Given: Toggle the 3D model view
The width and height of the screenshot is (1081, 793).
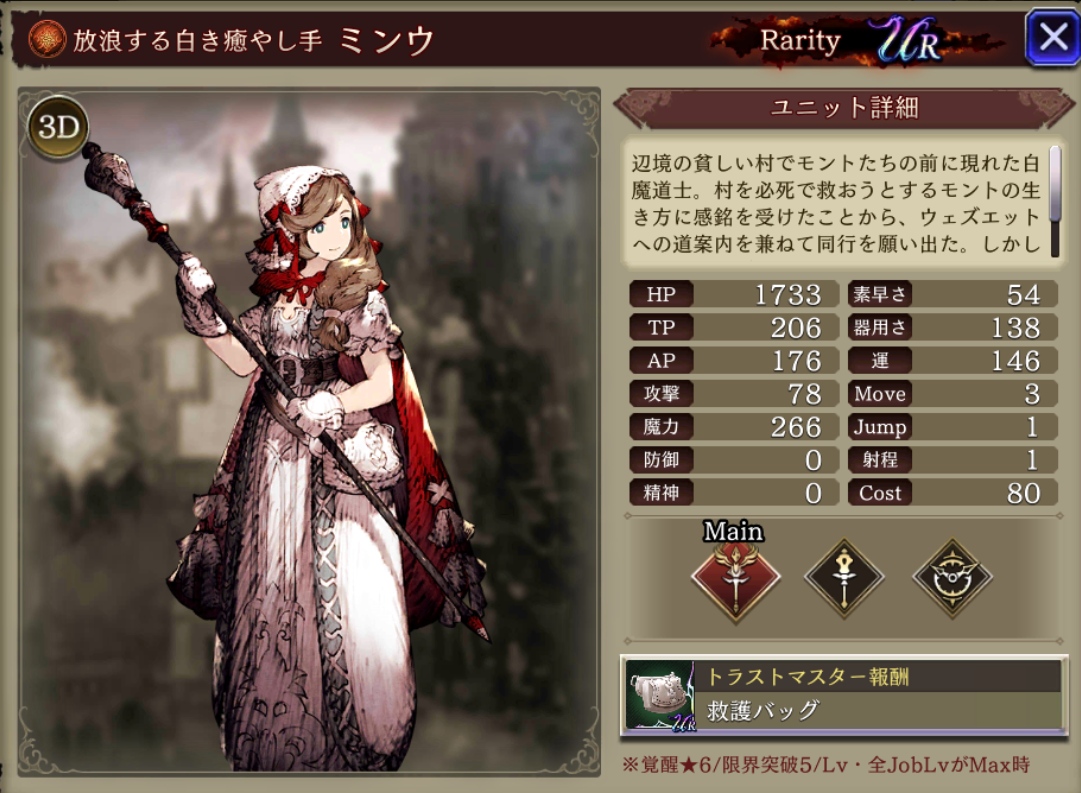Looking at the screenshot, I should click(58, 129).
